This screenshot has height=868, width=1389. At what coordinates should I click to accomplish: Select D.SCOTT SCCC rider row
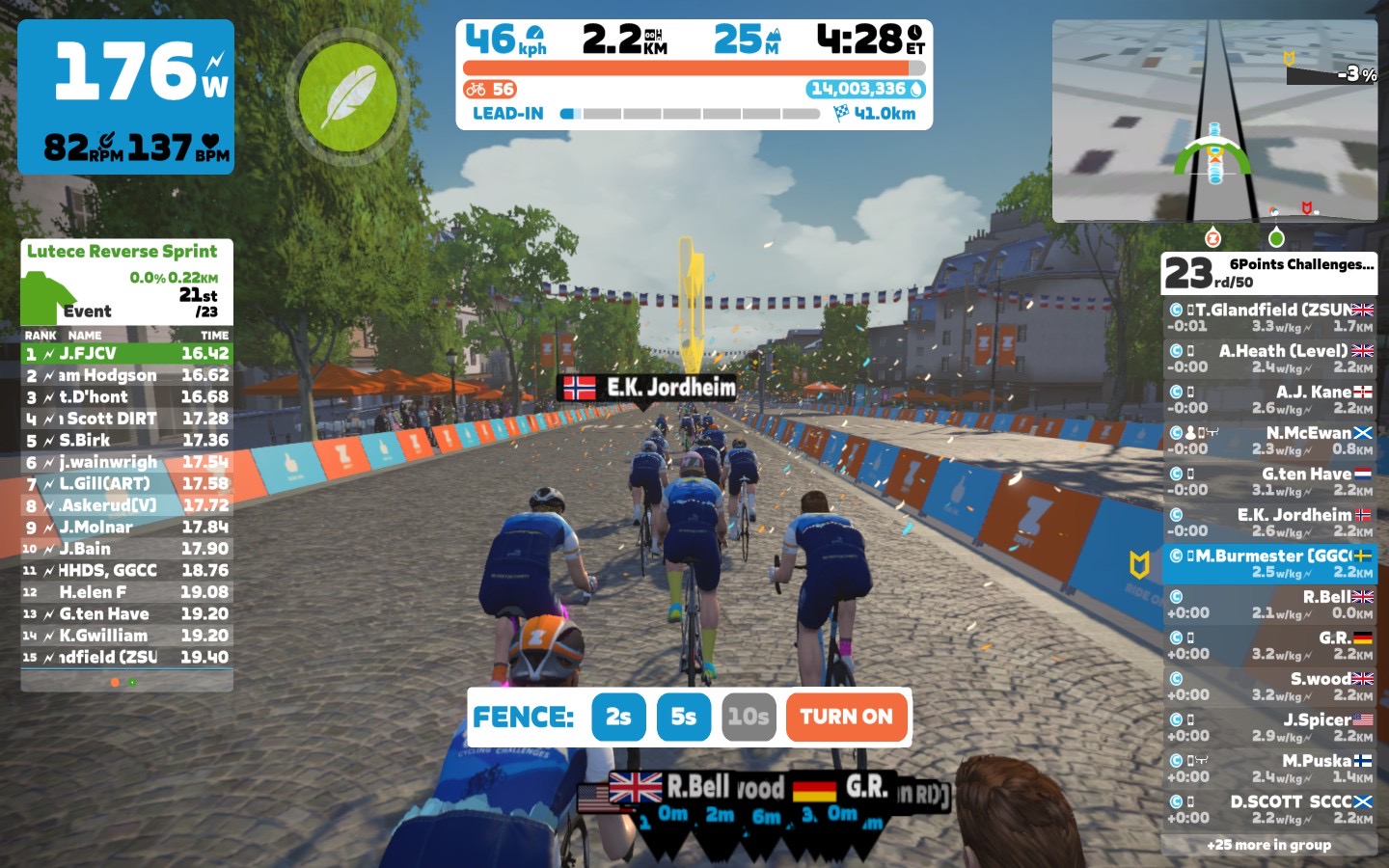coord(1269,809)
